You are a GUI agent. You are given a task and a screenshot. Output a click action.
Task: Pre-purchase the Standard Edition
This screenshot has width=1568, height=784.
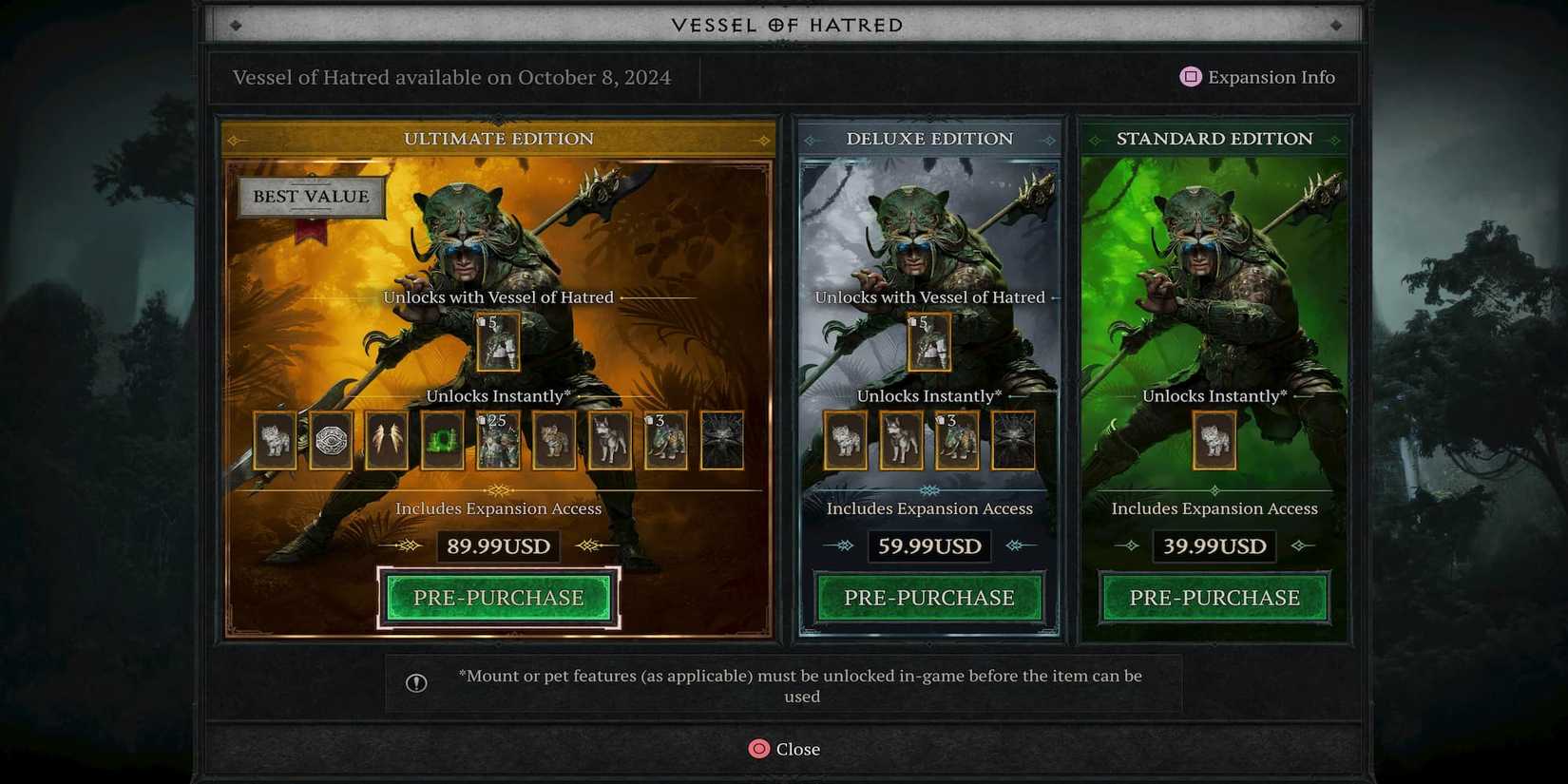coord(1214,598)
